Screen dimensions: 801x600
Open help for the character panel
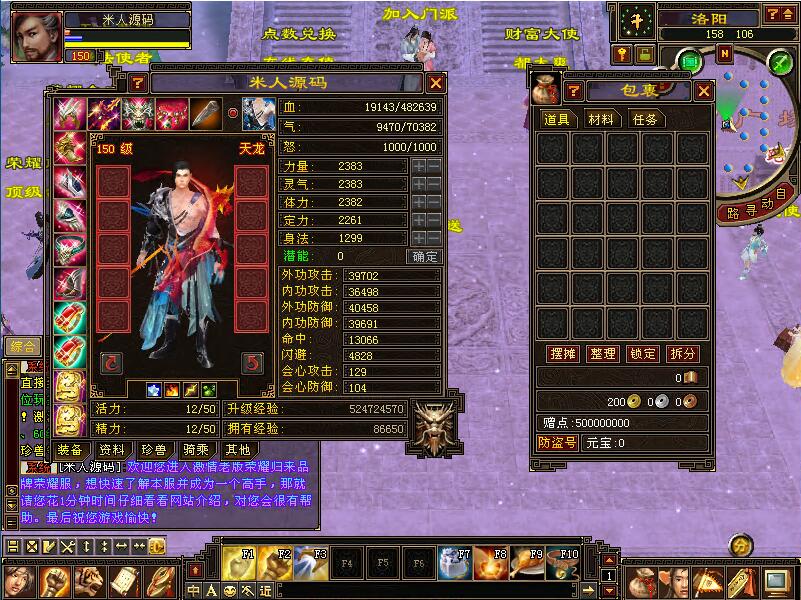click(x=138, y=83)
